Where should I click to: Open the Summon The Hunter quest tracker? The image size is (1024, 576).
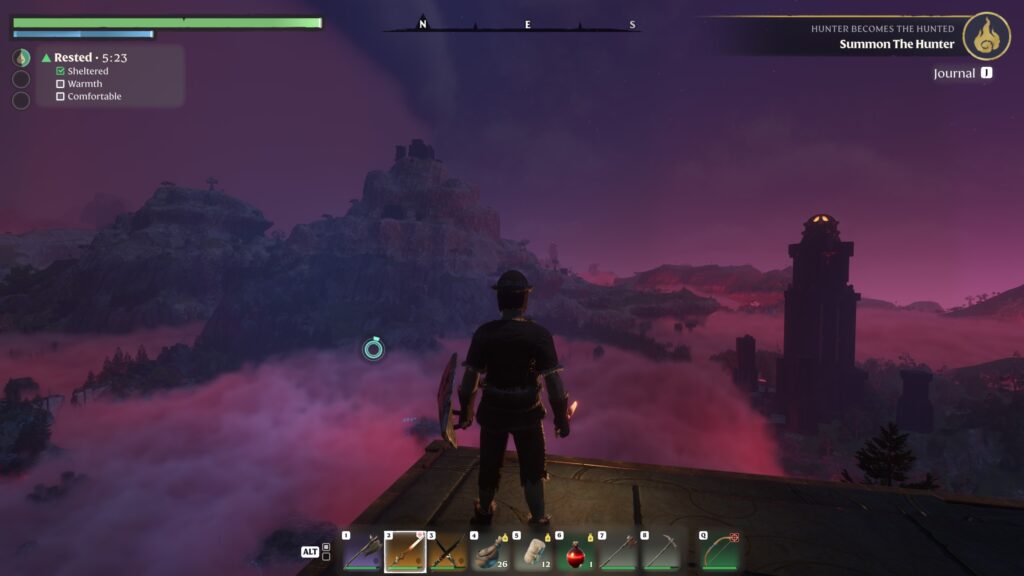coord(896,43)
